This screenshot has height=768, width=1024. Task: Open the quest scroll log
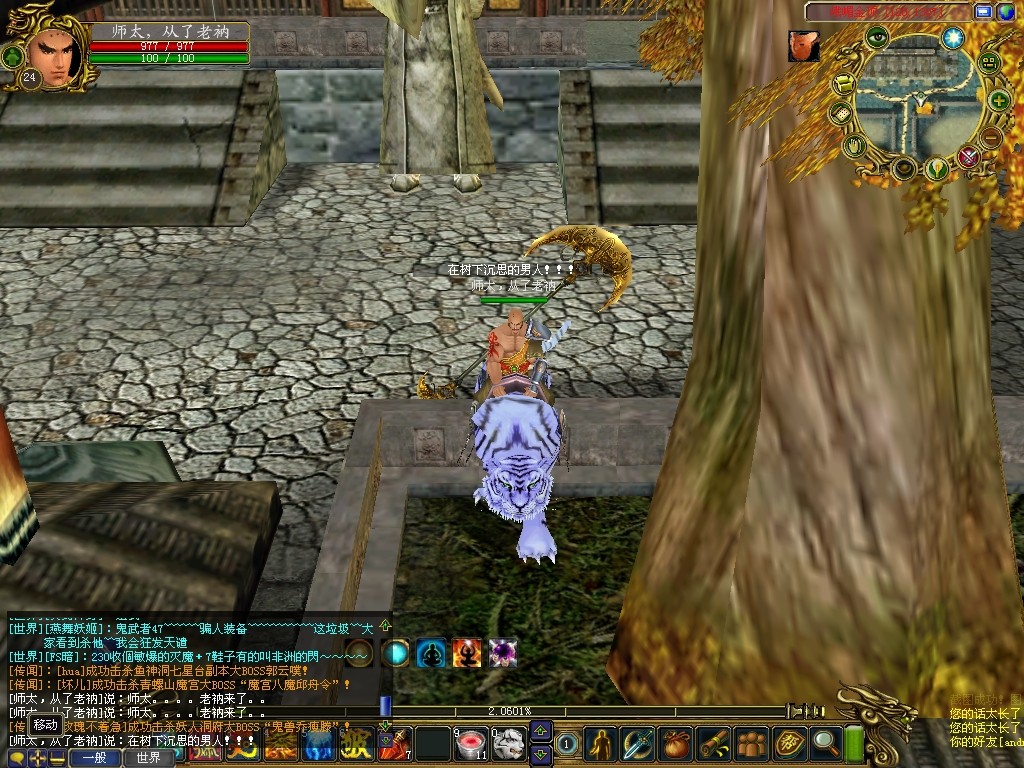click(x=712, y=742)
